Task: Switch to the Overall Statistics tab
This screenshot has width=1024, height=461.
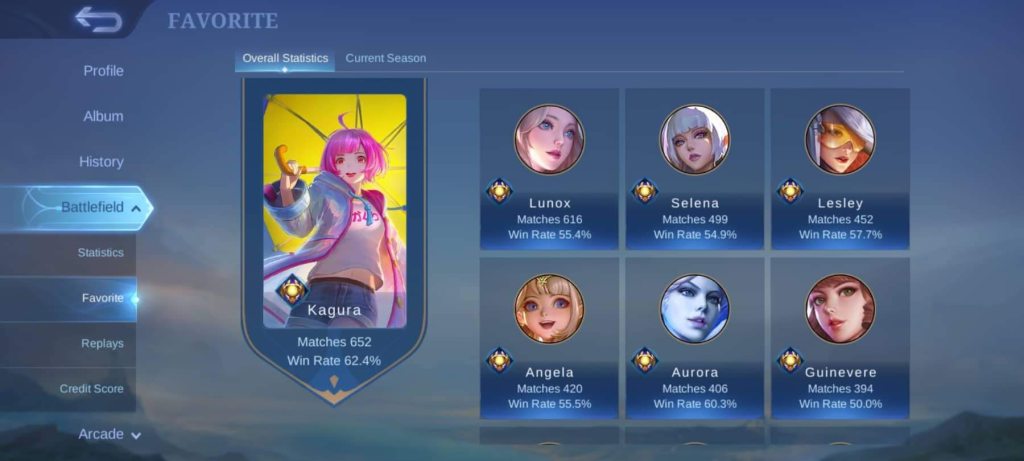Action: pos(285,58)
